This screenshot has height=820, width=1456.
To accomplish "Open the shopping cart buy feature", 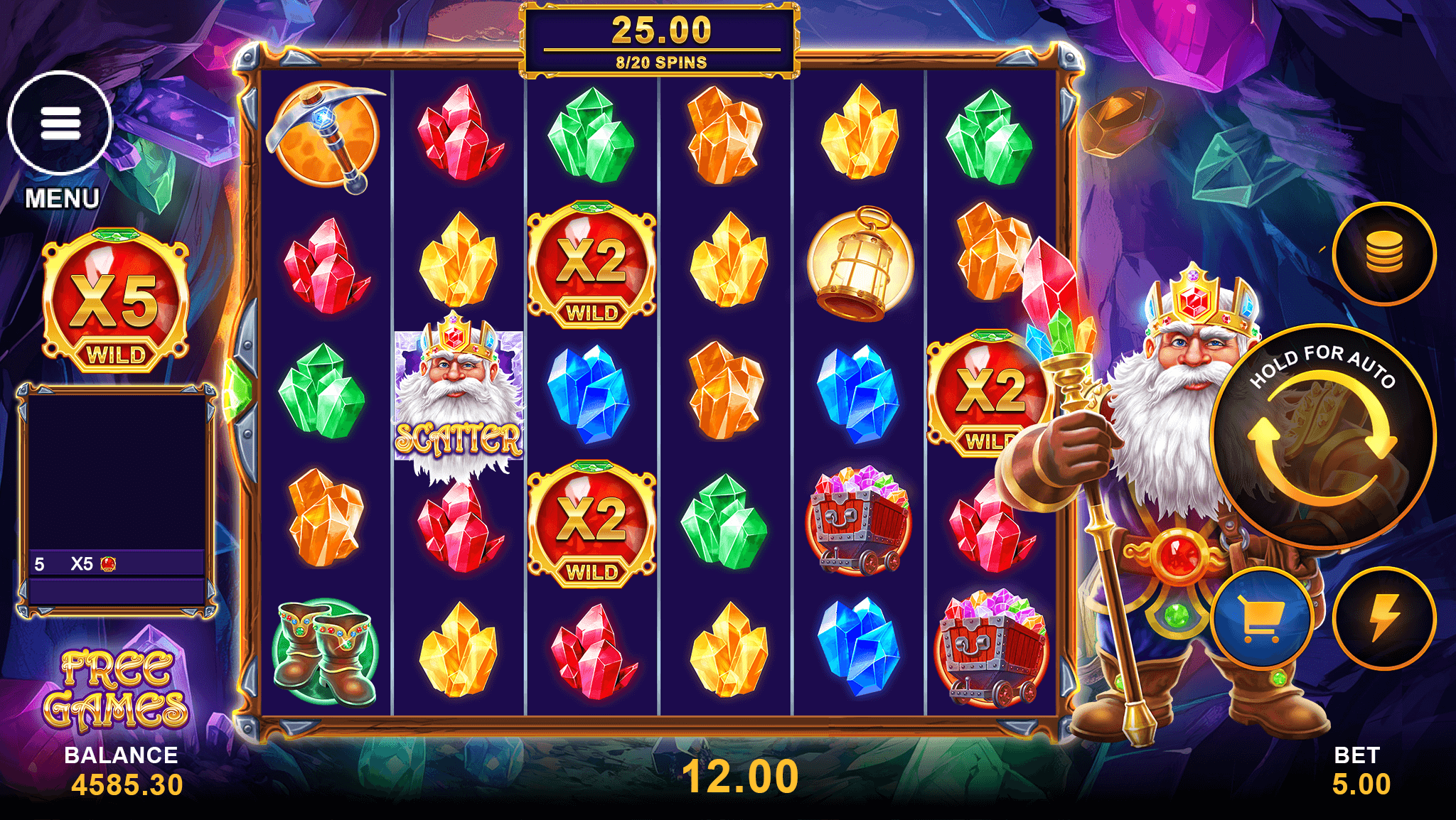I will (x=1261, y=617).
